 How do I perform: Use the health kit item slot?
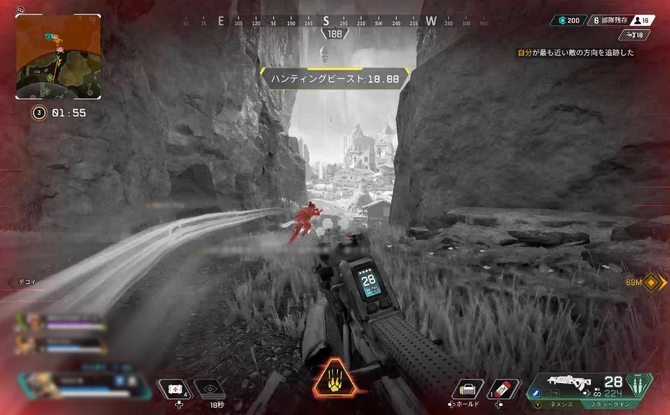click(176, 388)
